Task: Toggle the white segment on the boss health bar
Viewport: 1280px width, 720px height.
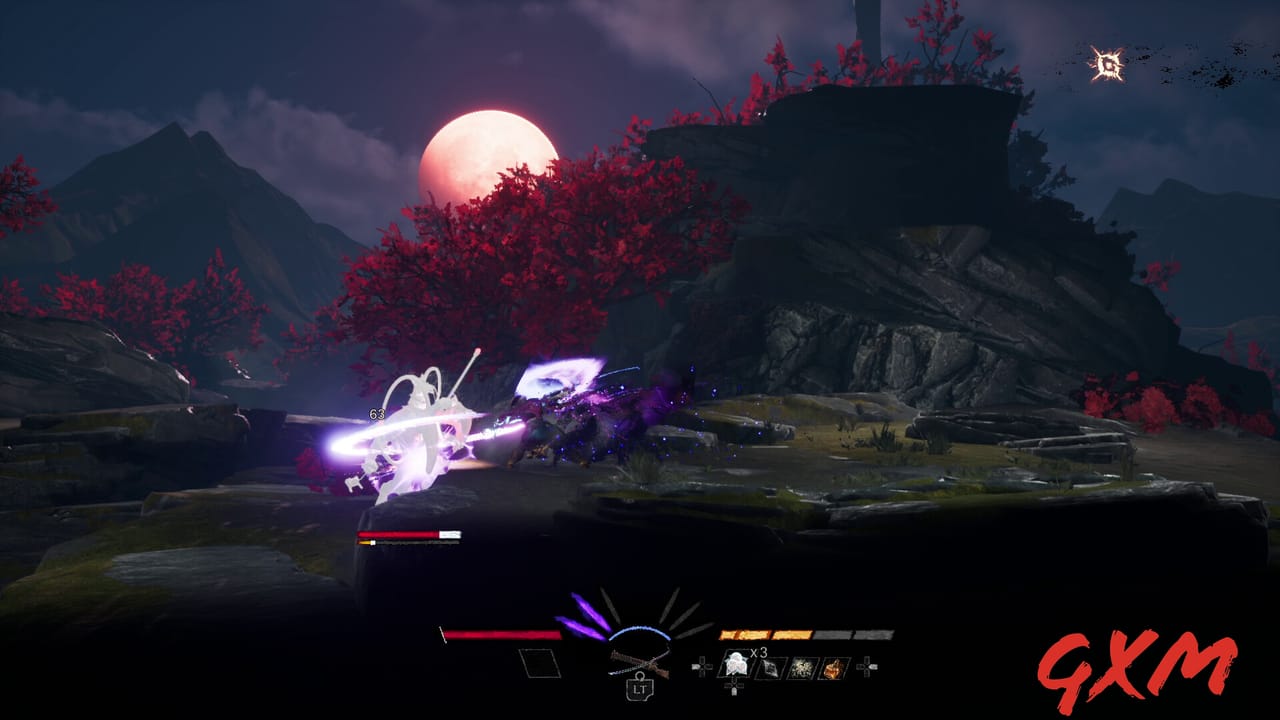Action: click(x=450, y=533)
